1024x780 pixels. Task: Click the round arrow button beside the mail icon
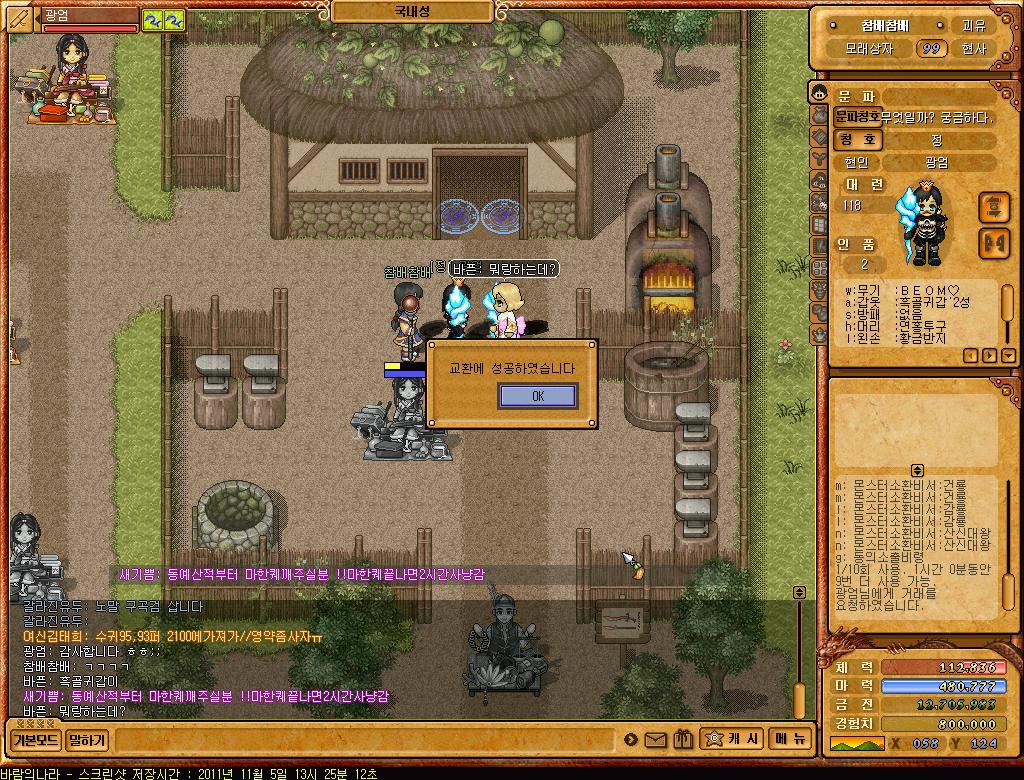(x=631, y=740)
